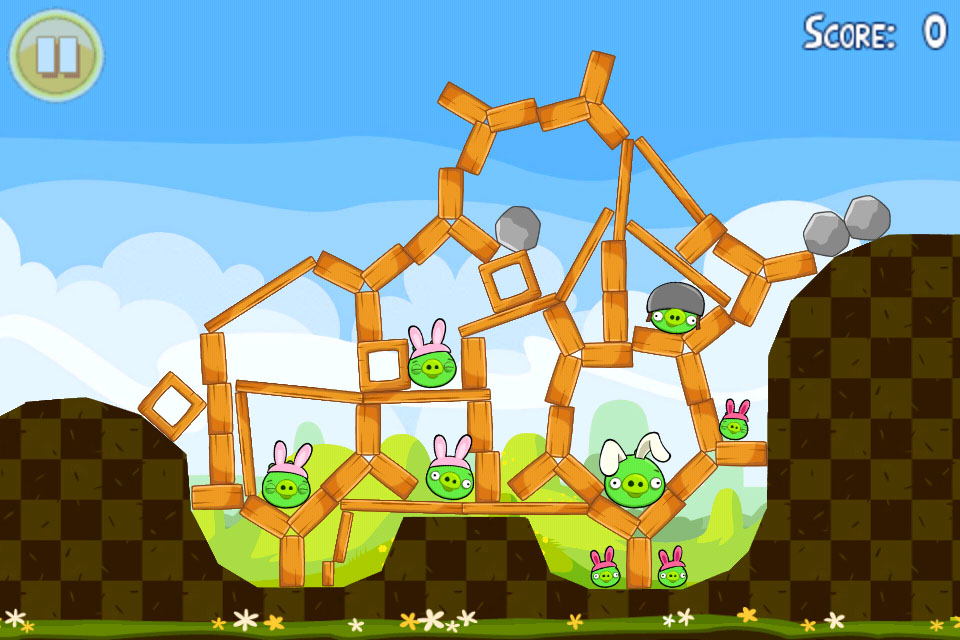Pause the game with the round button
This screenshot has width=960, height=640.
(x=56, y=54)
